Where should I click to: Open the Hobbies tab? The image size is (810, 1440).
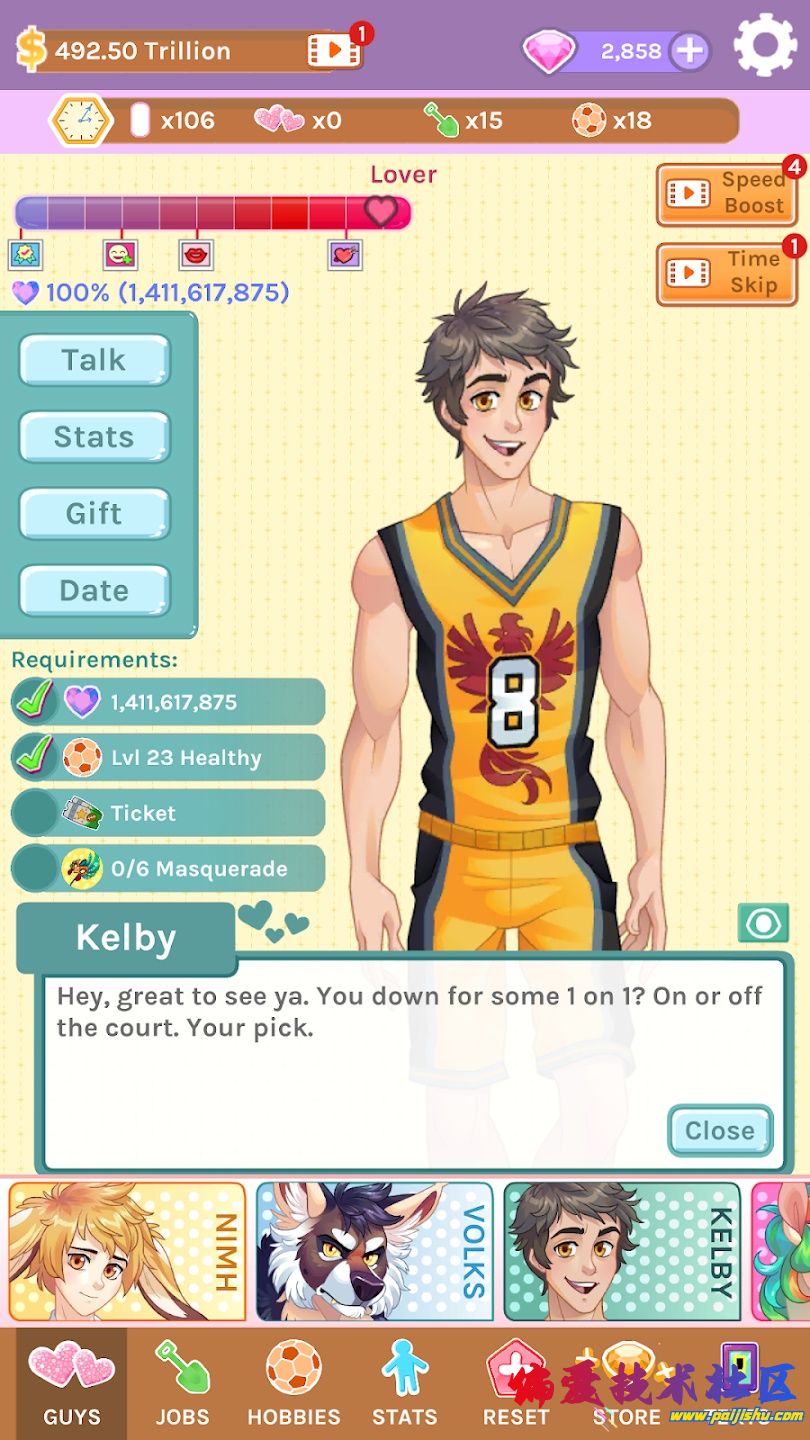294,1385
